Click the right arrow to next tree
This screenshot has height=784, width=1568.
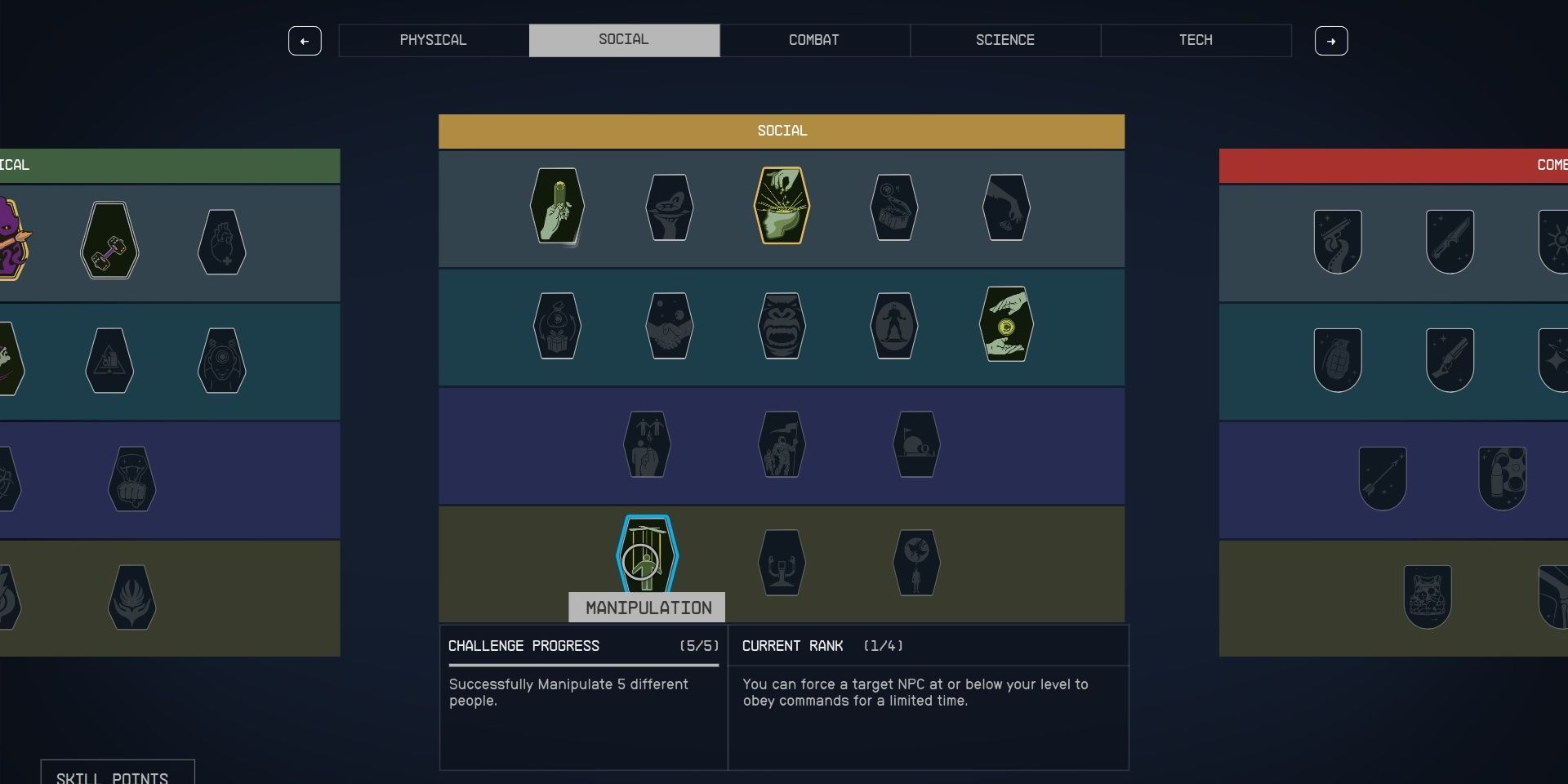tap(1331, 41)
